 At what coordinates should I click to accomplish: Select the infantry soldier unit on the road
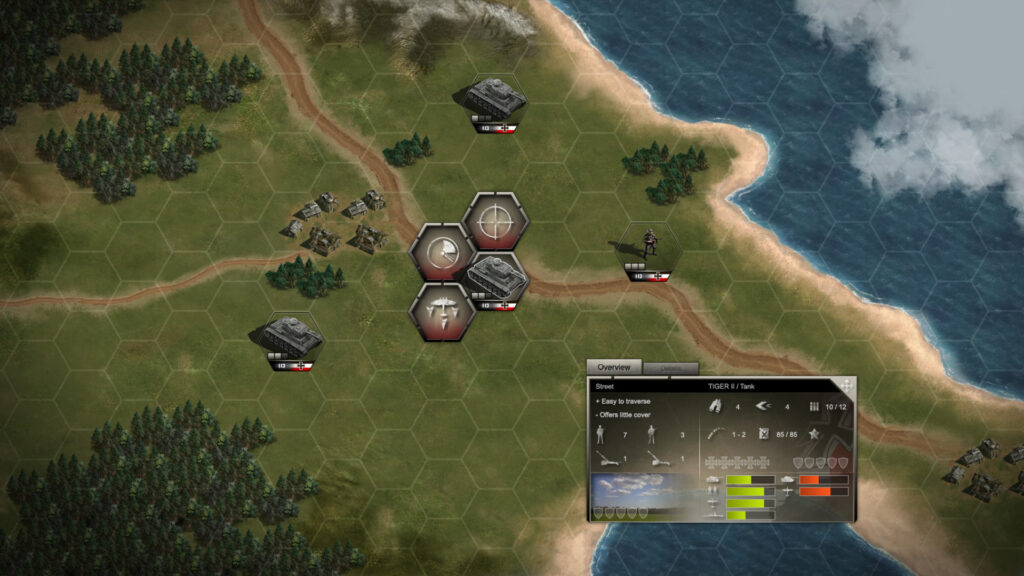click(648, 248)
